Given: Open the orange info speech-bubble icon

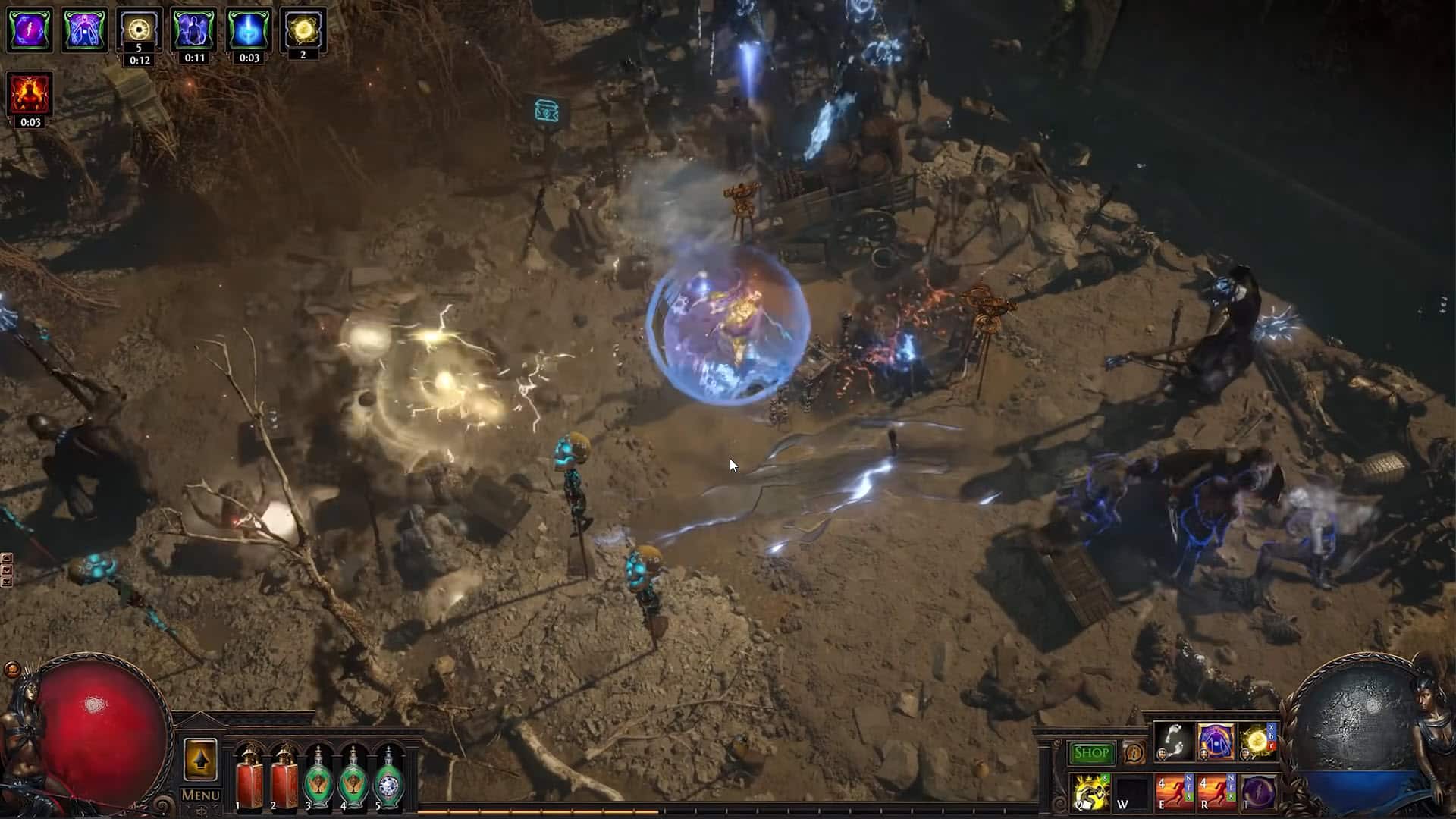Looking at the screenshot, I should (x=1134, y=753).
